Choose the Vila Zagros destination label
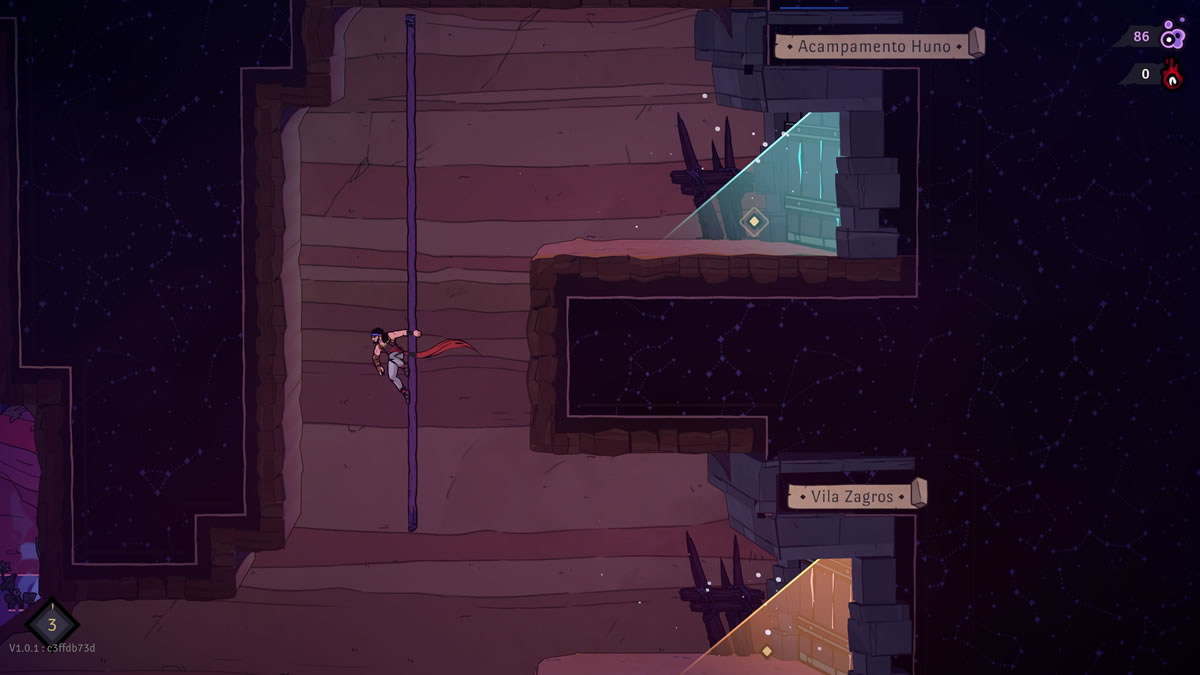 pos(852,496)
